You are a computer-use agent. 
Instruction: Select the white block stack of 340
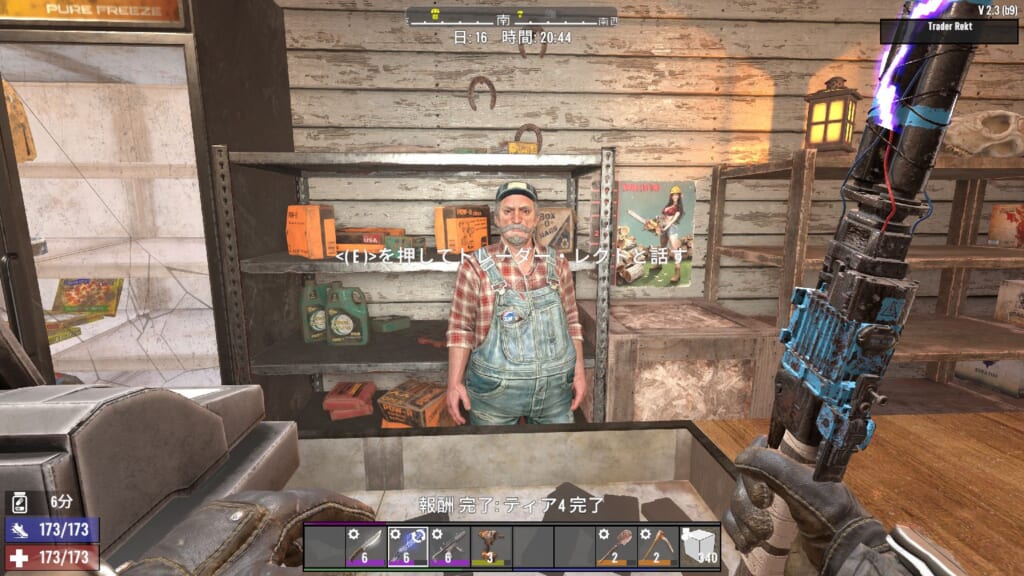699,546
